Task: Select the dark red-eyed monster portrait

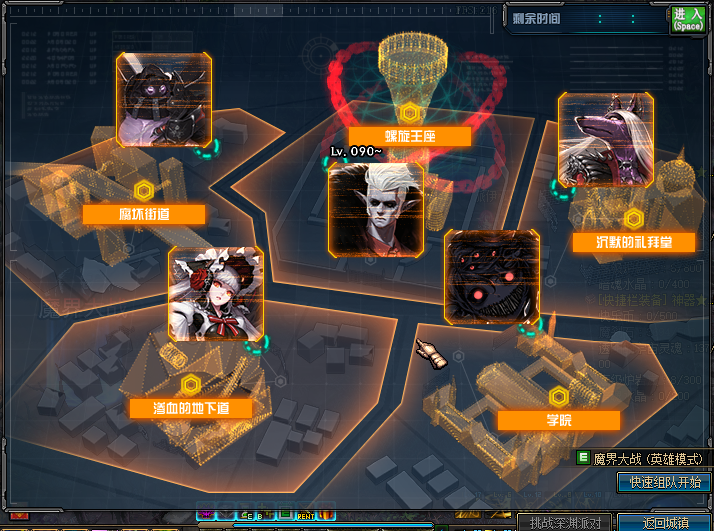Action: point(492,277)
